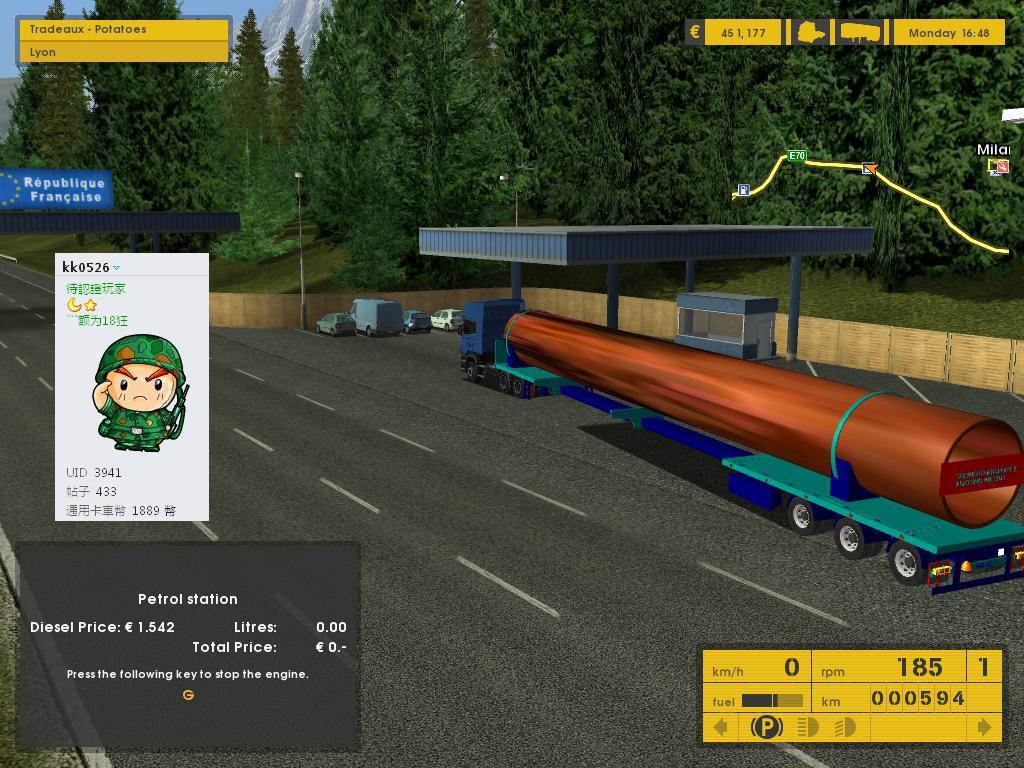The width and height of the screenshot is (1024, 768).
Task: Click the E70 road sign on map
Action: (x=797, y=156)
